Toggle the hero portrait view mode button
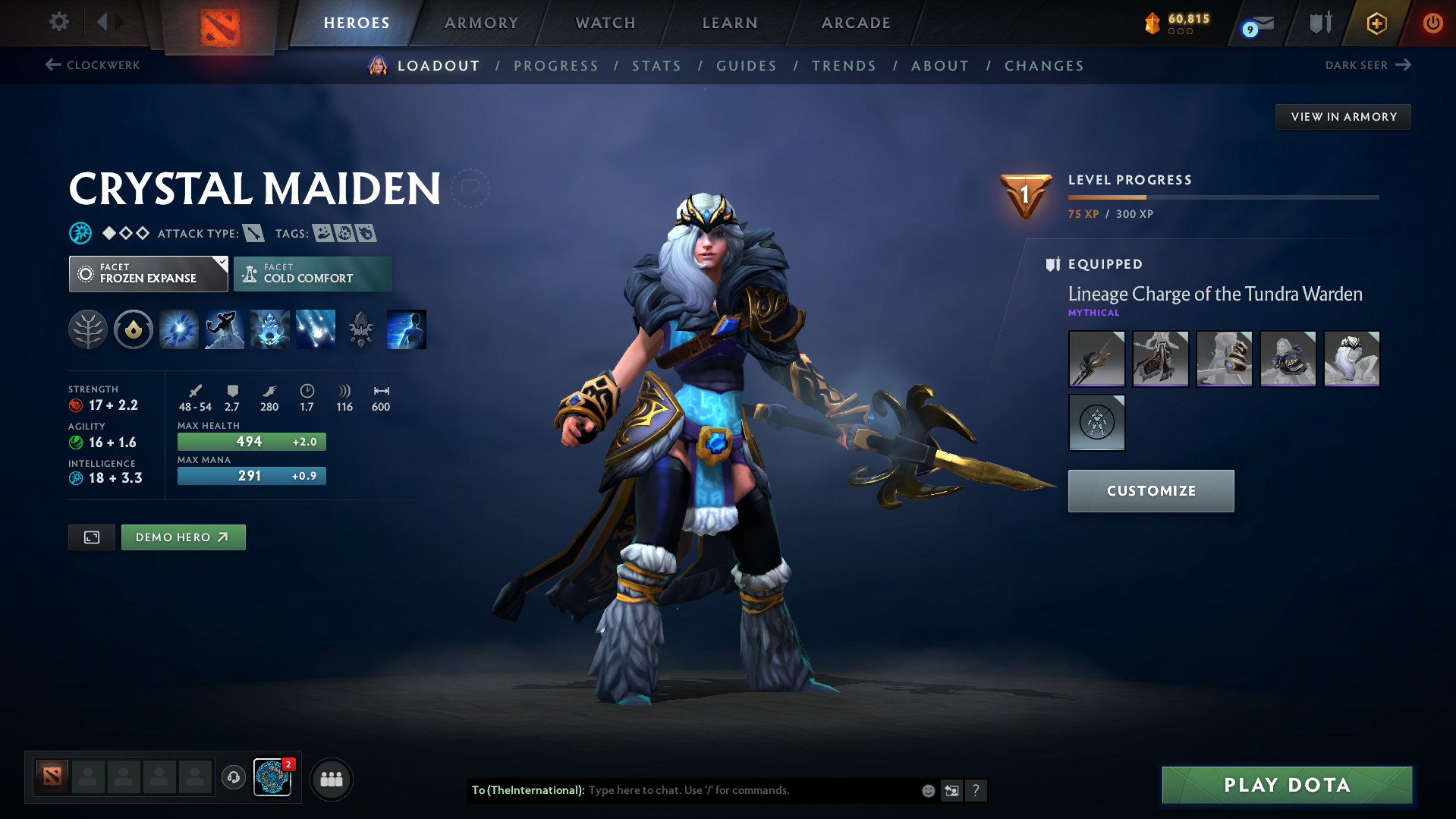This screenshot has height=819, width=1456. tap(91, 537)
